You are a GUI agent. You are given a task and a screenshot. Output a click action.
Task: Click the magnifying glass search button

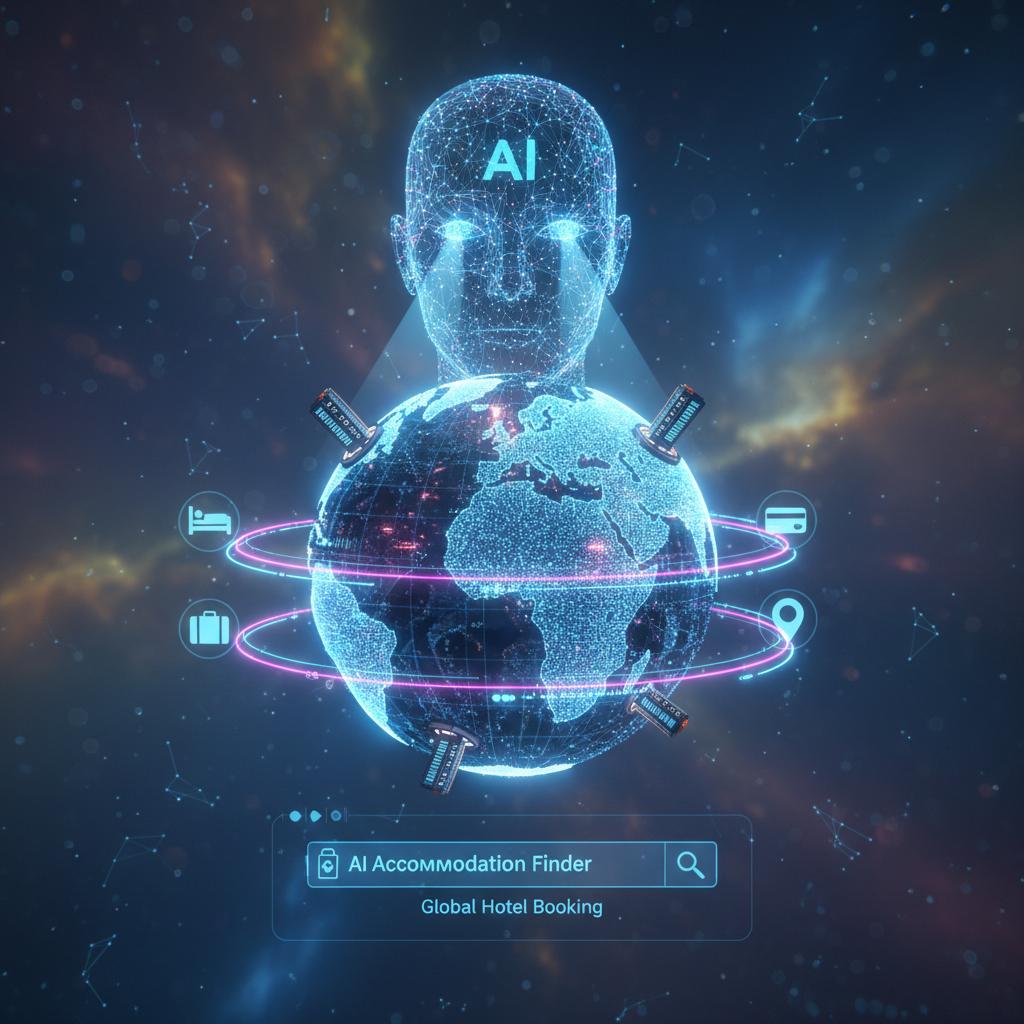coord(691,865)
